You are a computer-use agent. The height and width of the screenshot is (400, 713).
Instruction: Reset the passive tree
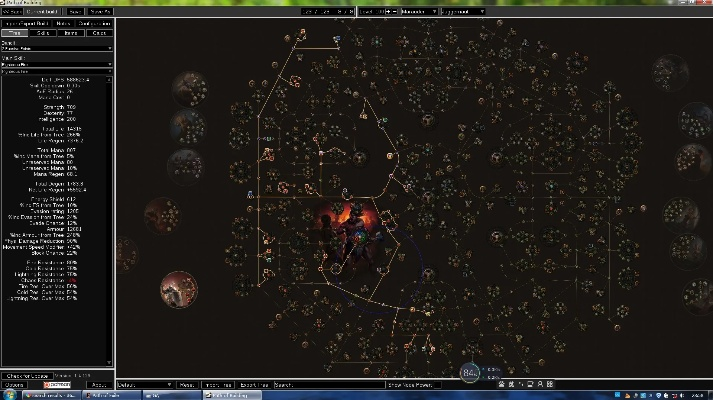(x=188, y=384)
